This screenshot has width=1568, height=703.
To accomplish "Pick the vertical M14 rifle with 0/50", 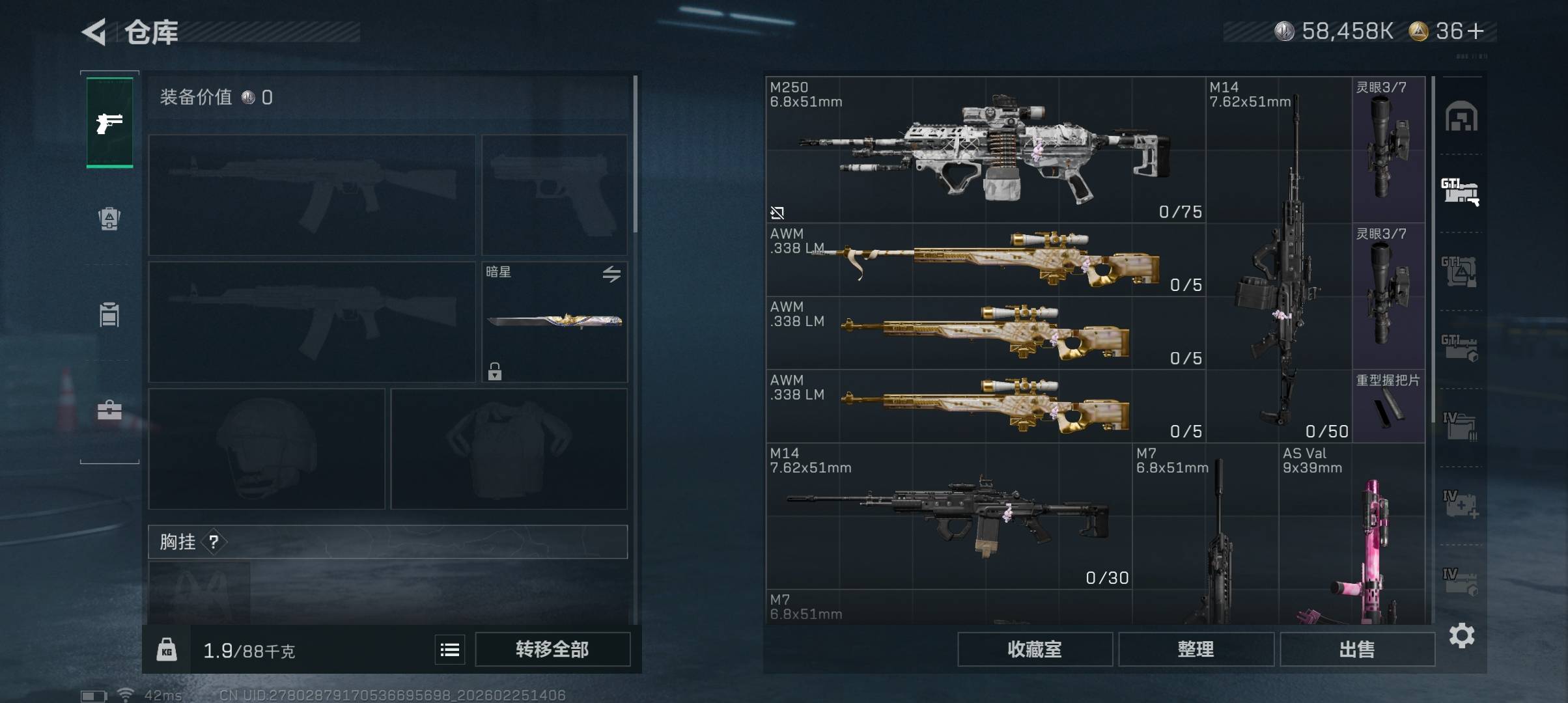I will coord(1279,260).
